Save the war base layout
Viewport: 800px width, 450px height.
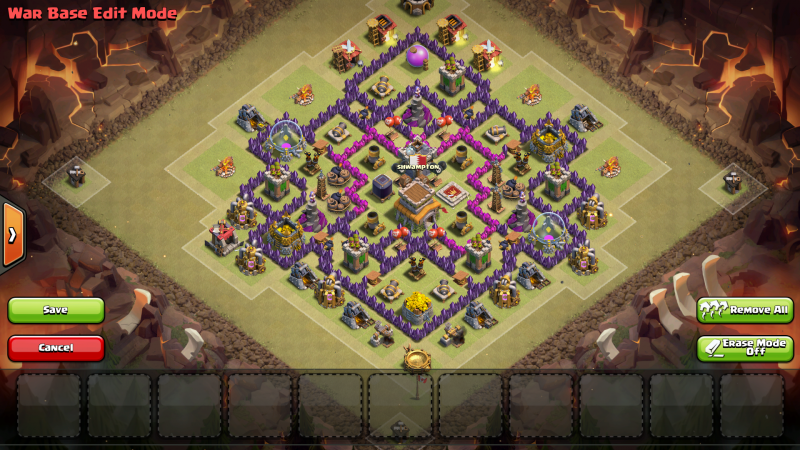56,310
